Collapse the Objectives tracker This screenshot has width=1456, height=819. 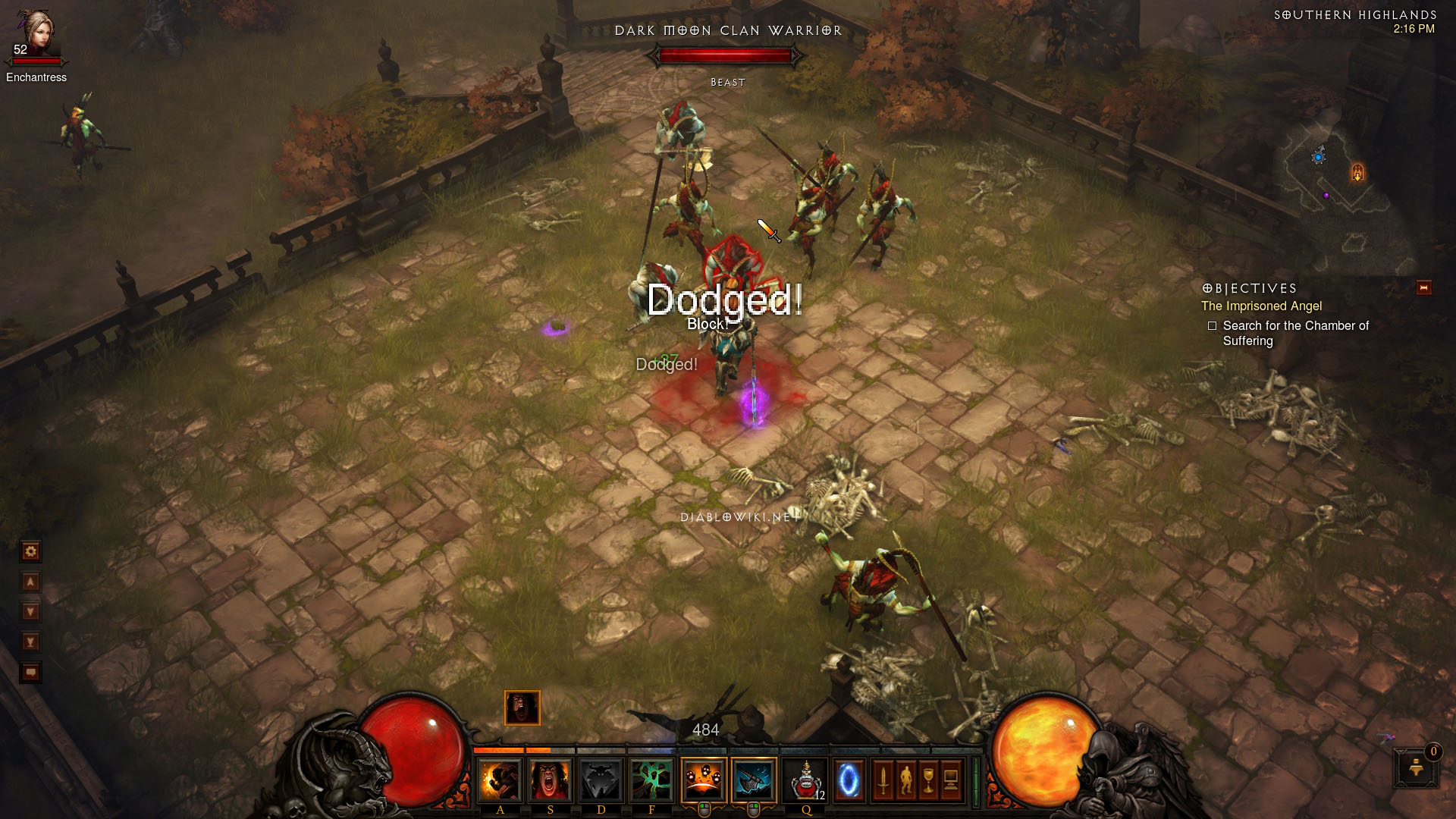pos(1423,288)
